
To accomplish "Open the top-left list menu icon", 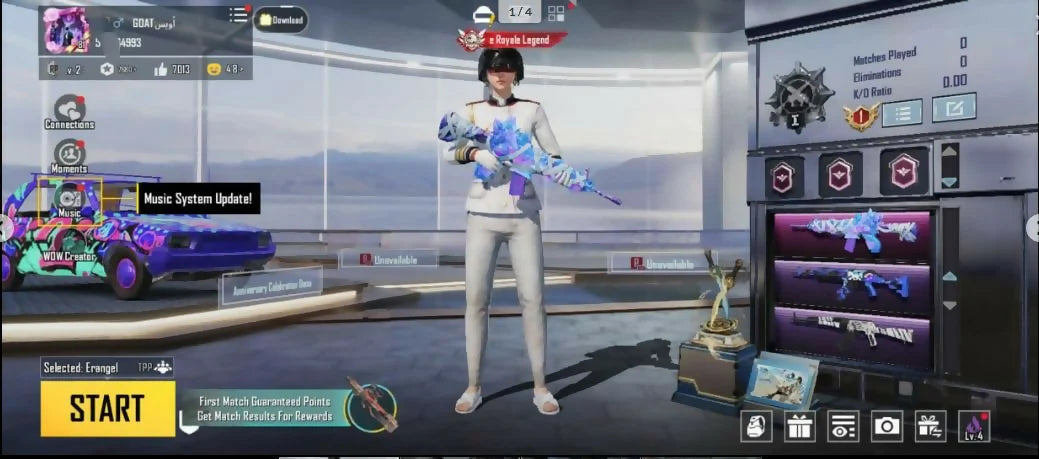I will (x=238, y=14).
